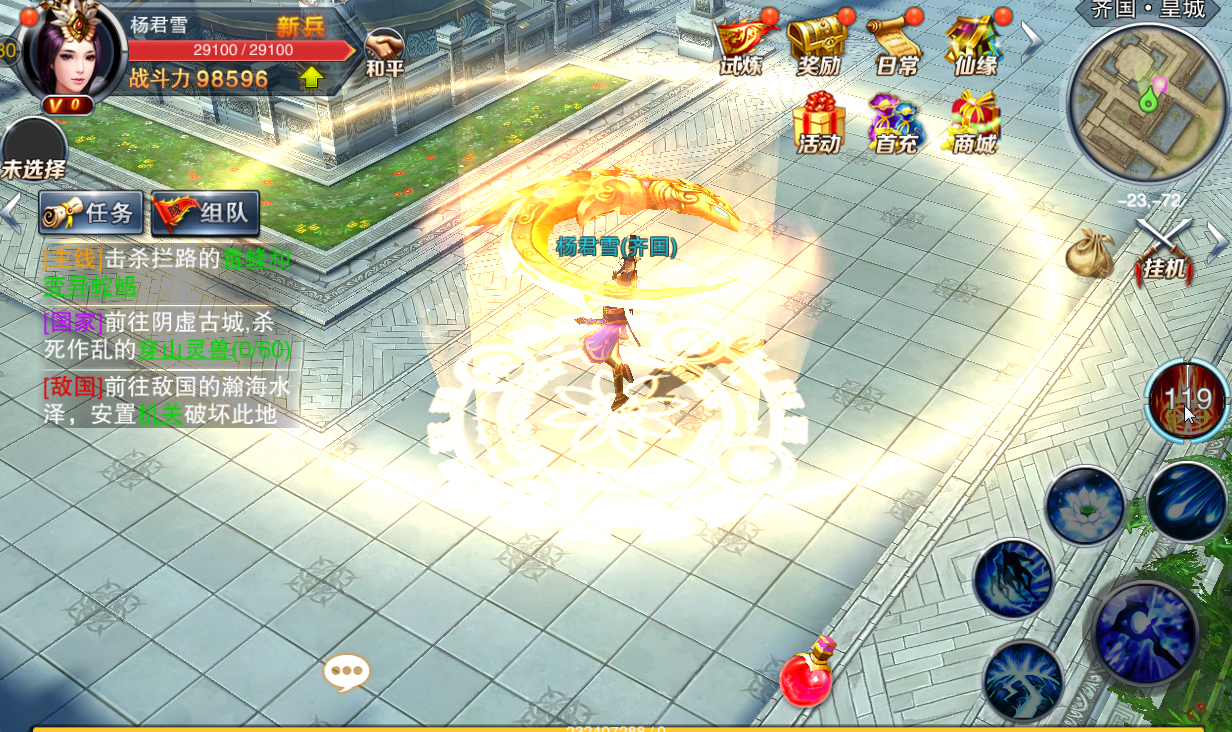This screenshot has width=1232, height=732.
Task: Open the 奖励 rewards chest
Action: coord(818,45)
